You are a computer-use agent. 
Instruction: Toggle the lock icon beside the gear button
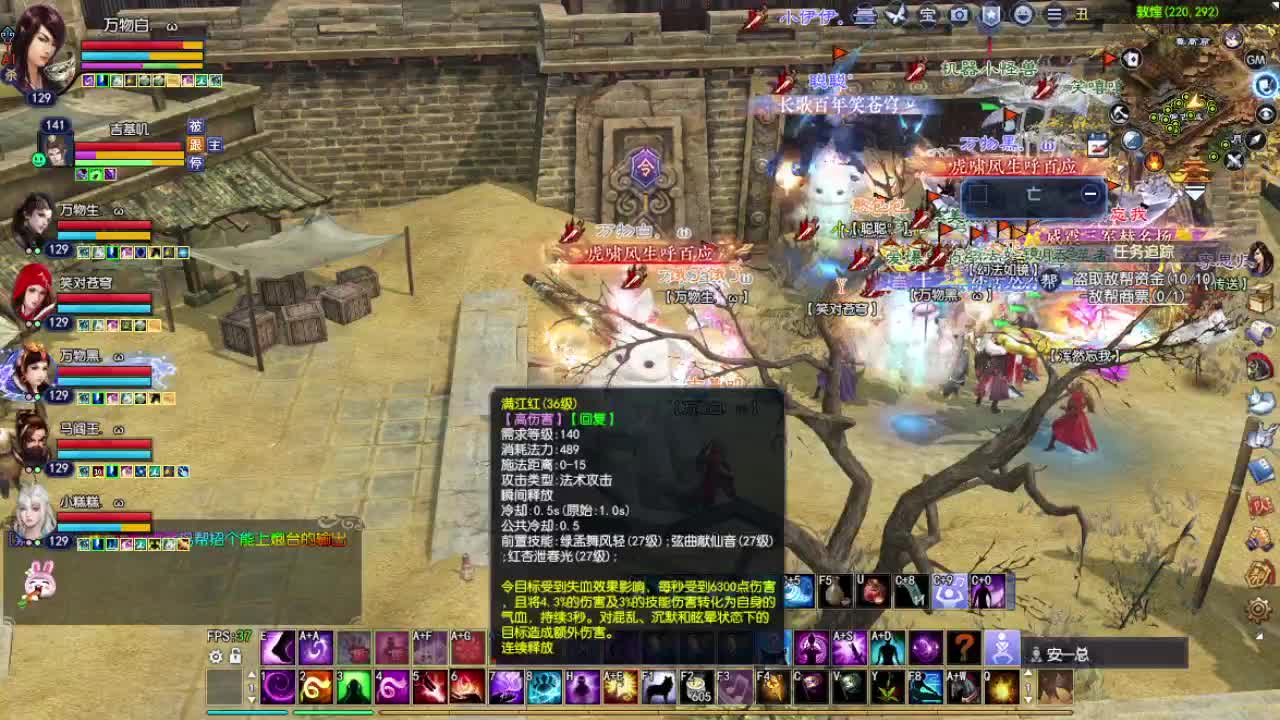click(x=235, y=657)
